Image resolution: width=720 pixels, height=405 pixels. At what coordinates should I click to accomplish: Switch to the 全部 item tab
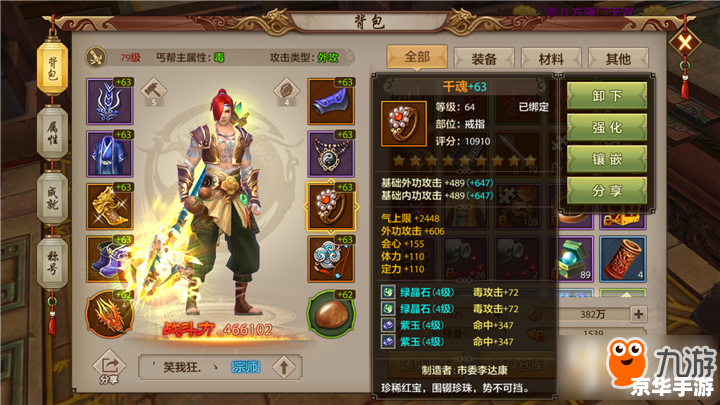(414, 58)
